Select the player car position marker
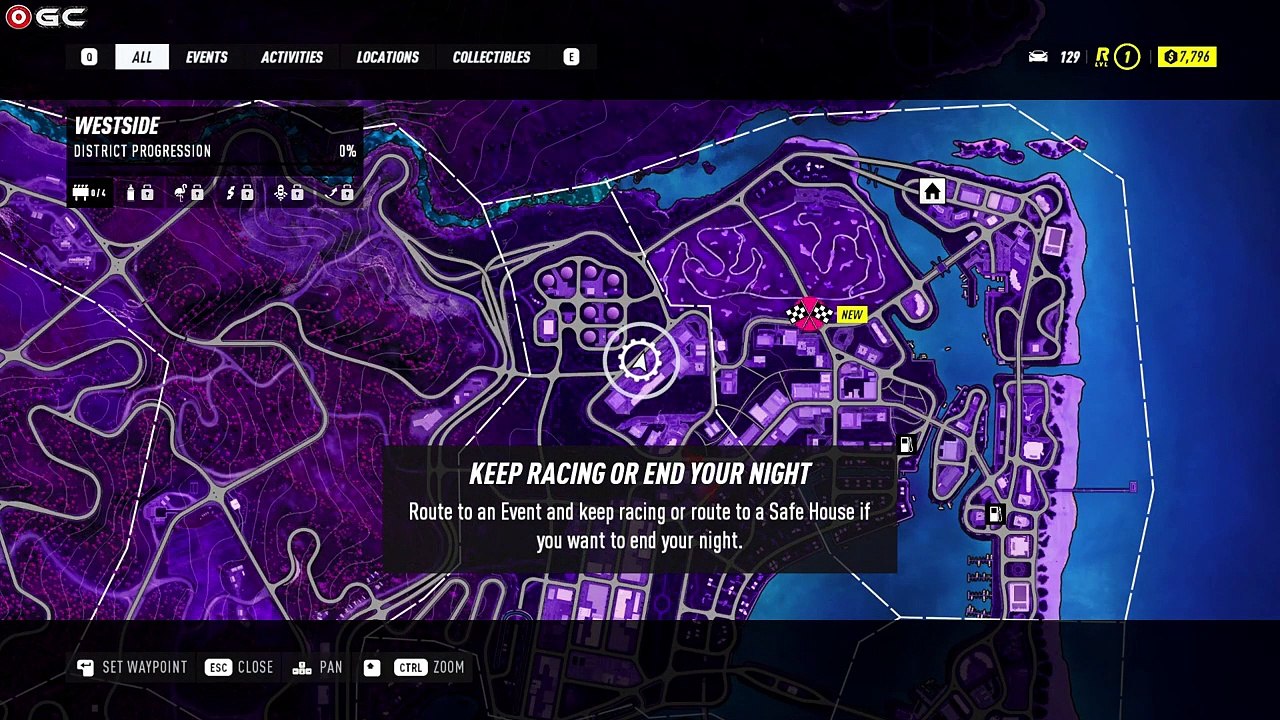Screen dimensions: 1280x720 [x=639, y=361]
